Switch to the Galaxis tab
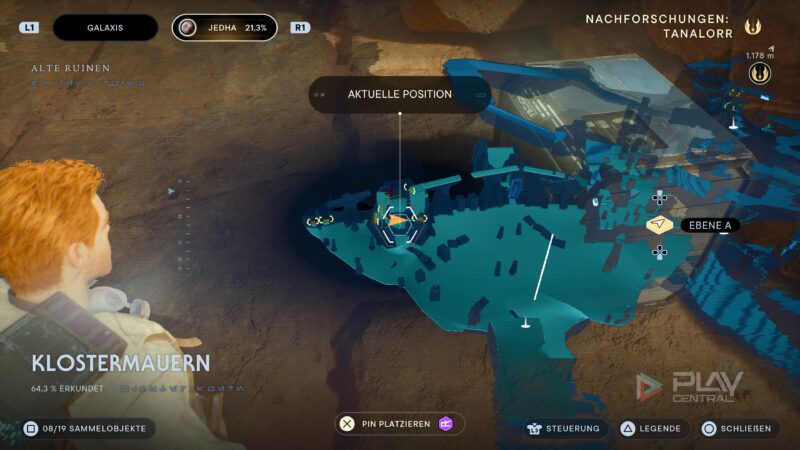This screenshot has height=450, width=800. click(x=104, y=28)
